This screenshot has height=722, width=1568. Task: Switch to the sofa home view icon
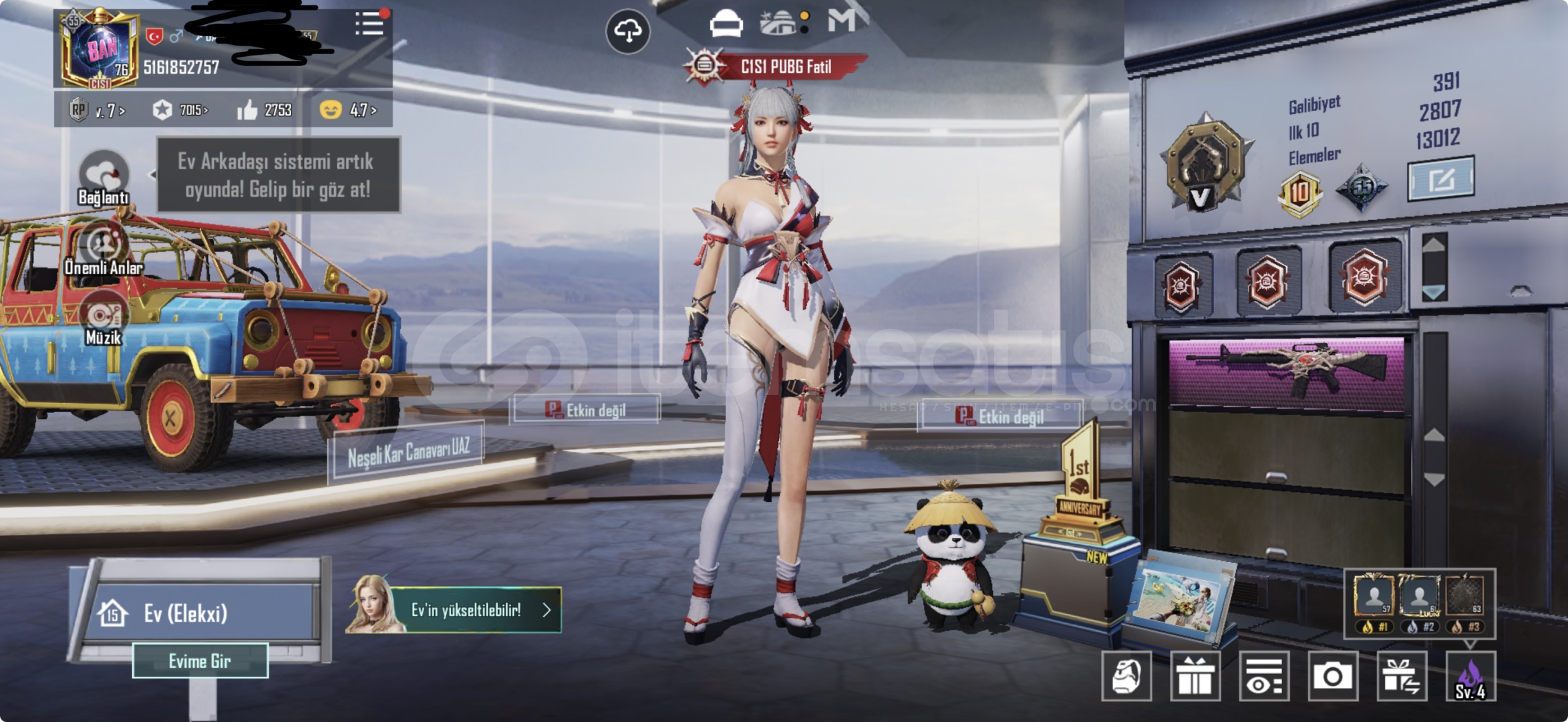pyautogui.click(x=726, y=24)
